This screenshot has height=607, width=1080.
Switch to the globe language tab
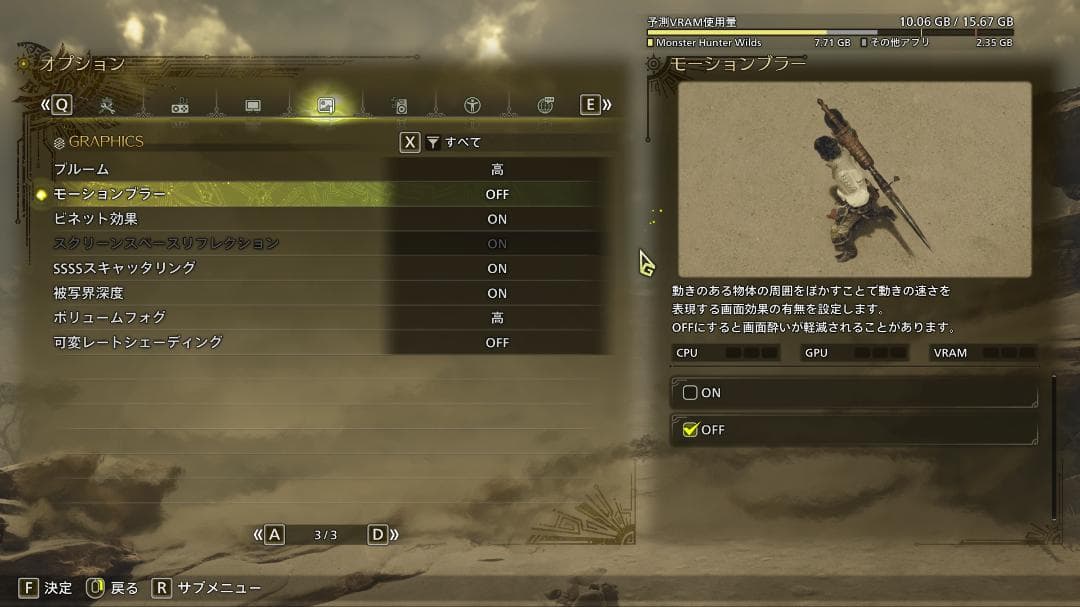(545, 105)
